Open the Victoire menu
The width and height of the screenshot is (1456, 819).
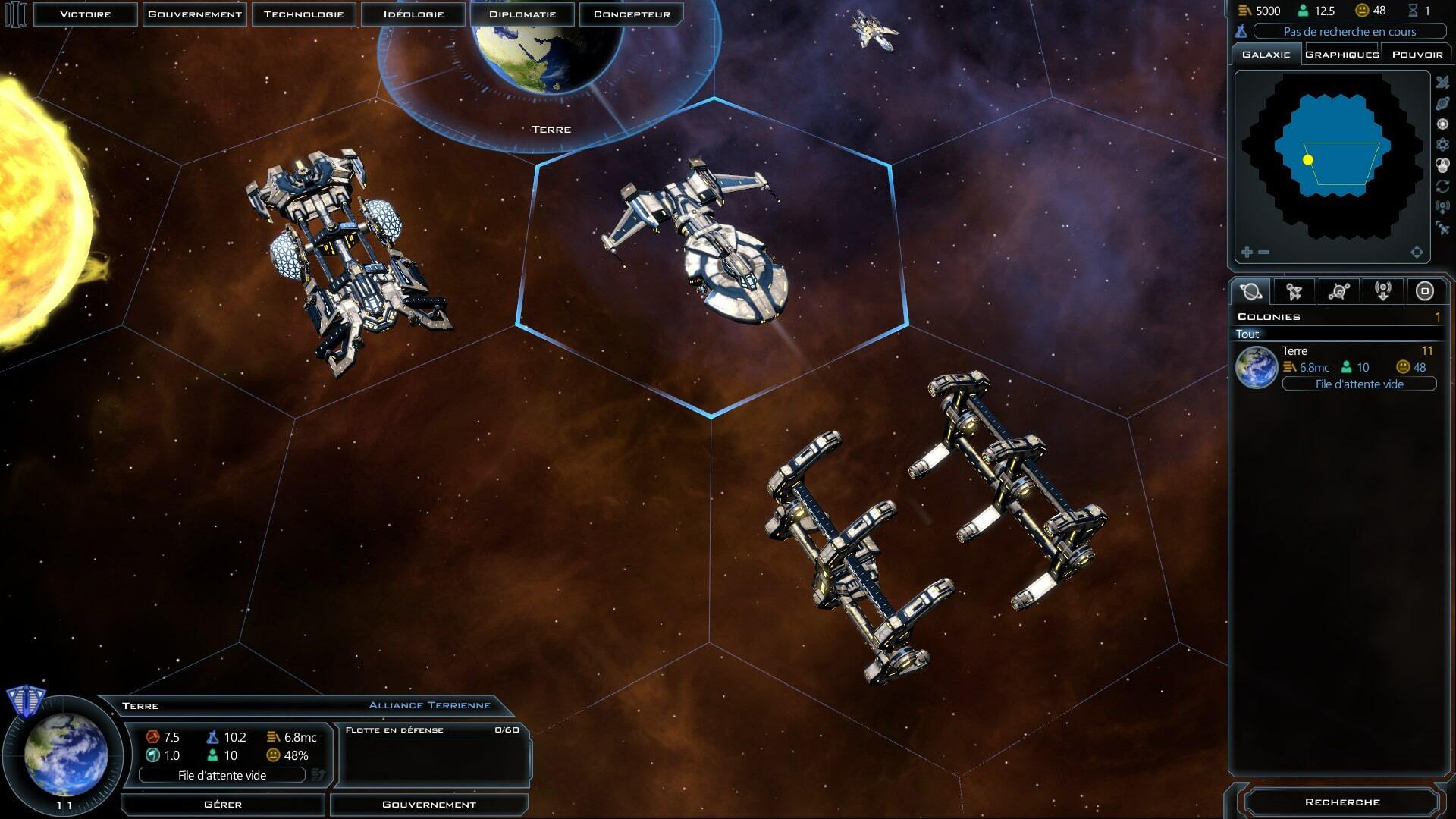coord(86,14)
